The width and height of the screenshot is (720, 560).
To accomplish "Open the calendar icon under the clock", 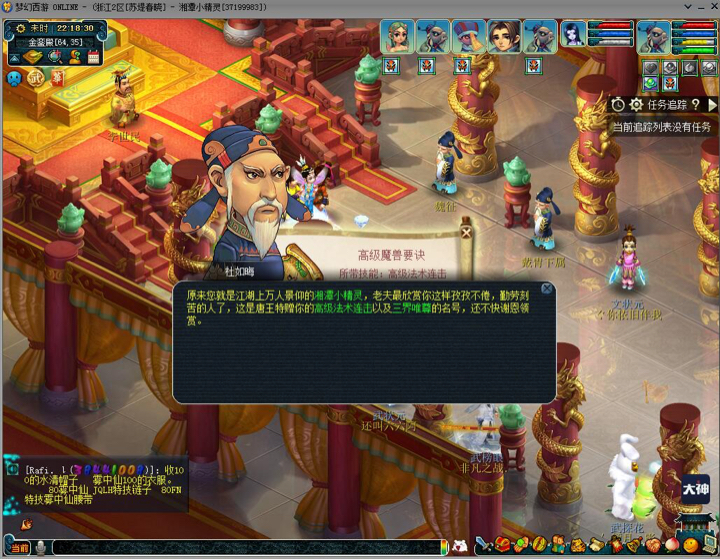I will pyautogui.click(x=92, y=58).
